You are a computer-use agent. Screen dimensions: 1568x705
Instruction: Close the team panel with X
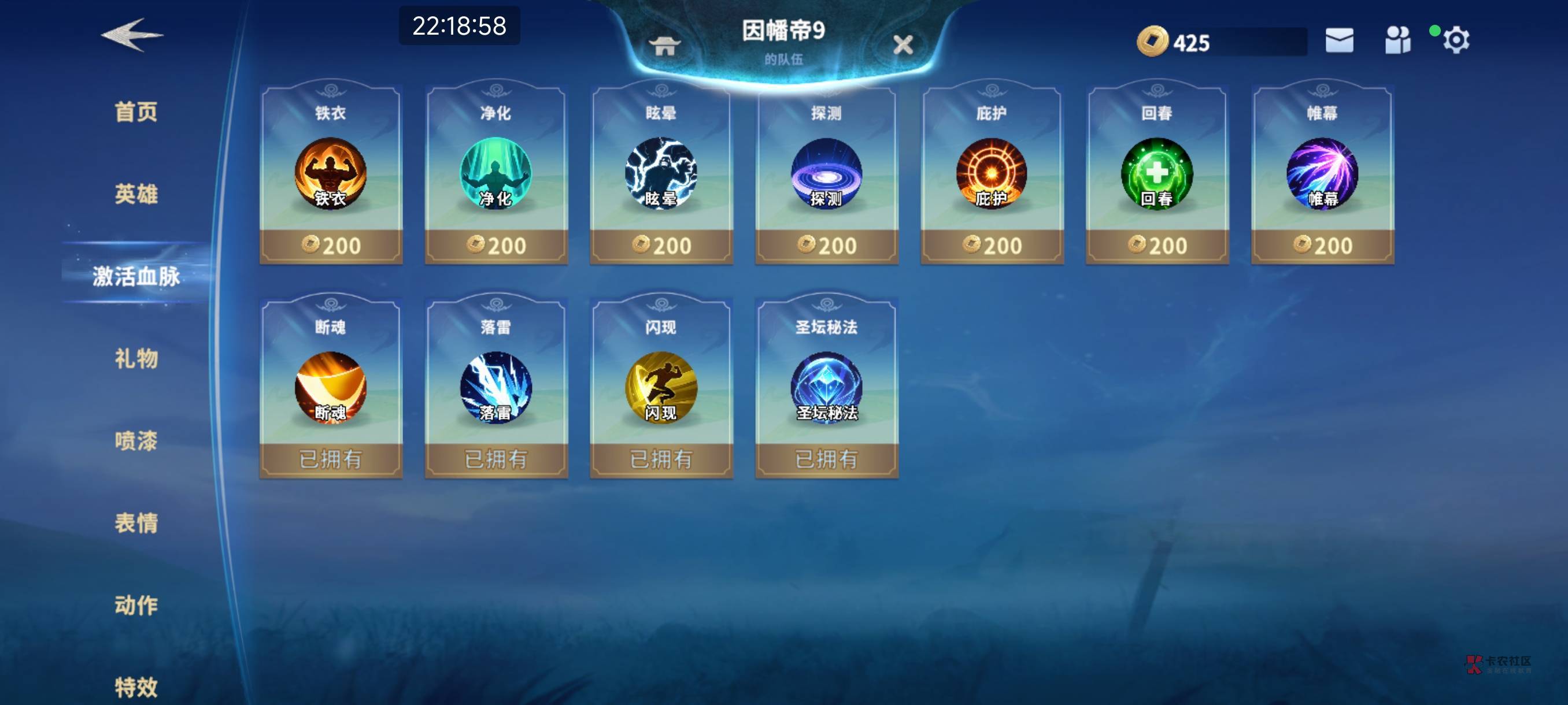pos(903,44)
